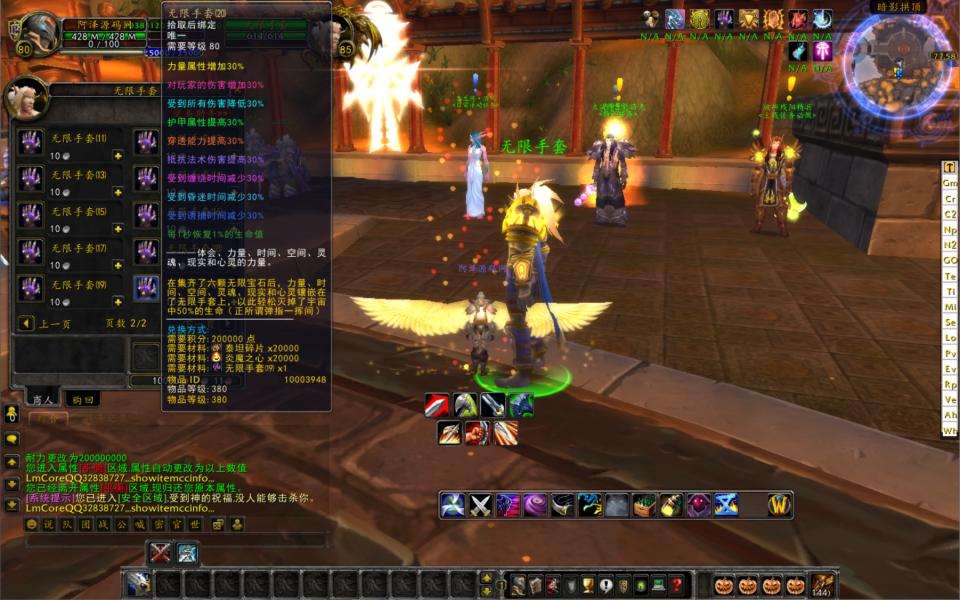Click the red slash ability icon
This screenshot has width=960, height=600.
pos(437,405)
